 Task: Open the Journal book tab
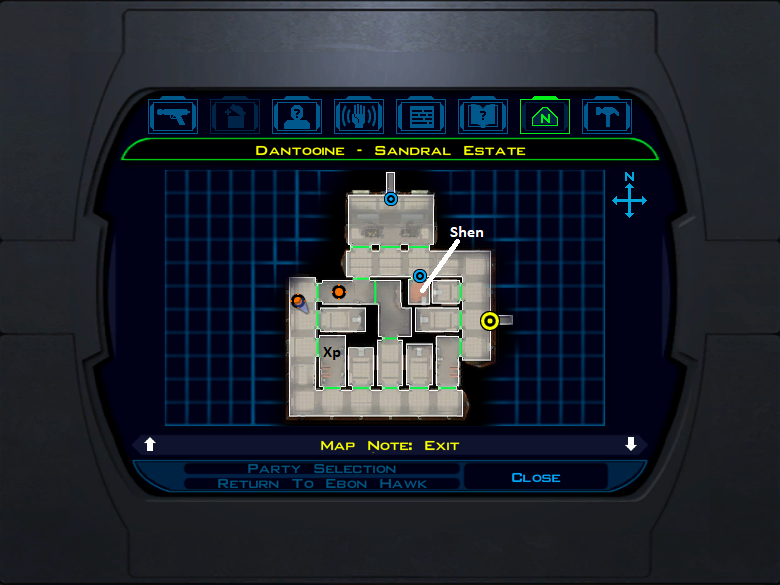coord(483,116)
